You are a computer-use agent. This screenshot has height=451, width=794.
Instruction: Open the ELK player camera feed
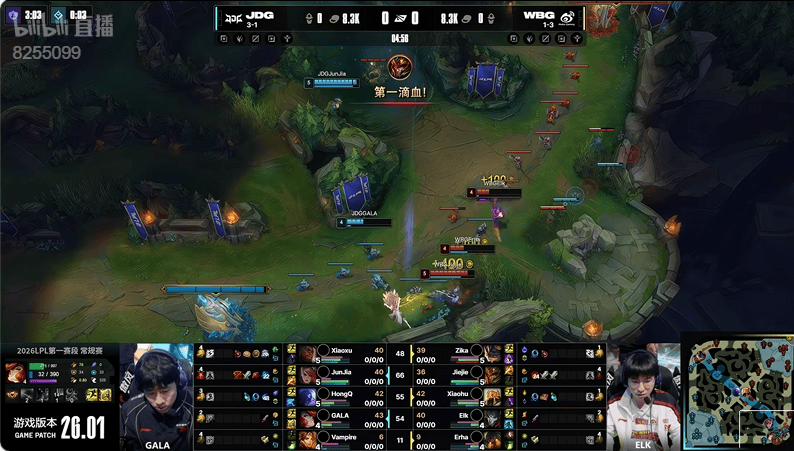pos(642,393)
